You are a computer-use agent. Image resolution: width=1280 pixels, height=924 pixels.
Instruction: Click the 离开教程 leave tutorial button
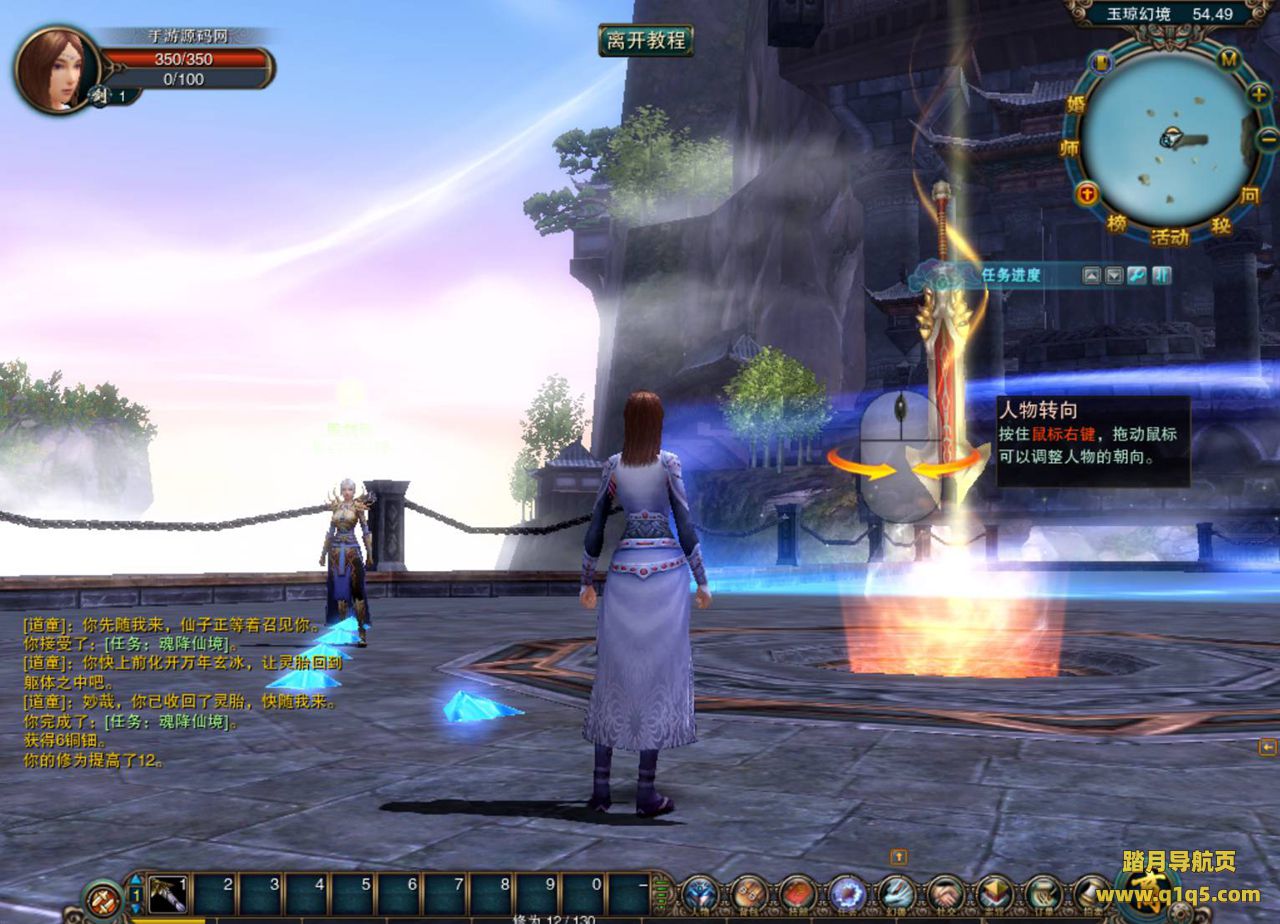click(x=646, y=40)
